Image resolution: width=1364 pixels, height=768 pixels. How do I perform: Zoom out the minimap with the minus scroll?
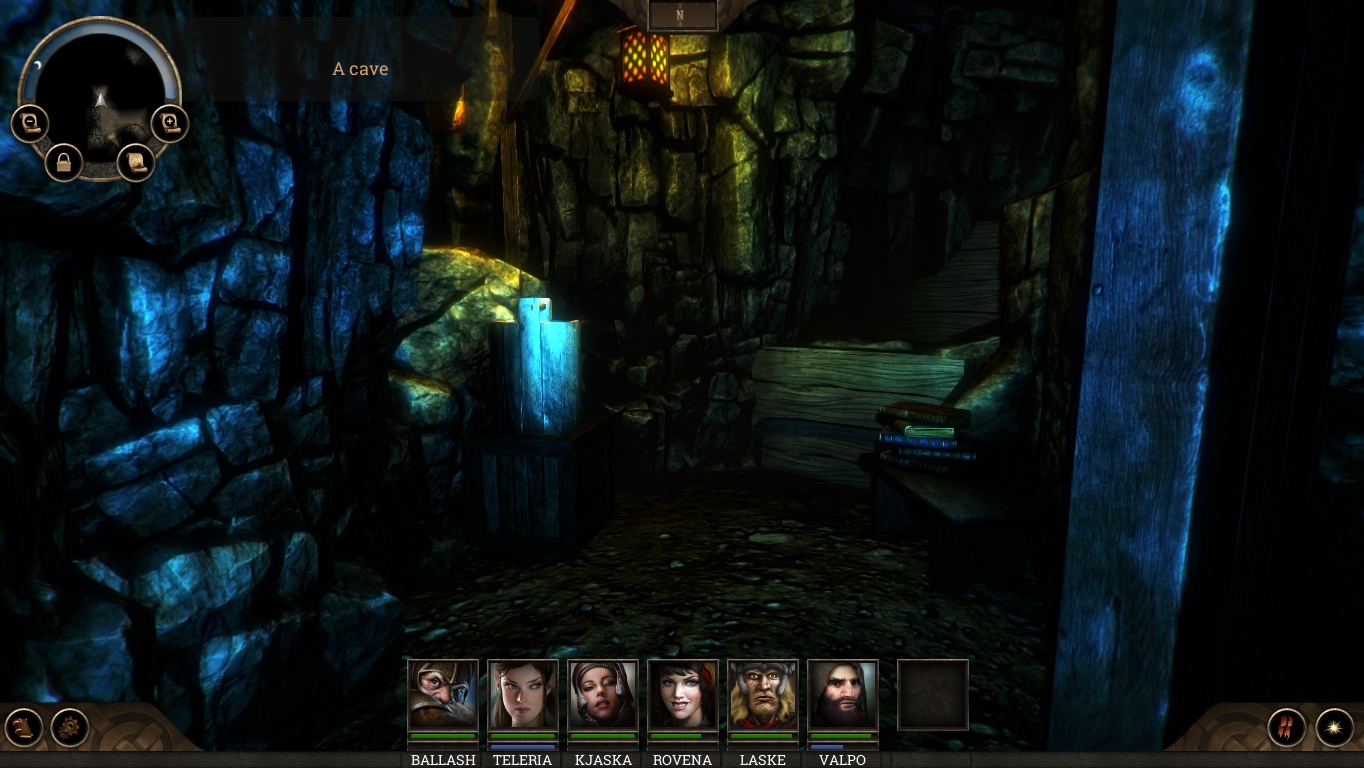tap(30, 124)
